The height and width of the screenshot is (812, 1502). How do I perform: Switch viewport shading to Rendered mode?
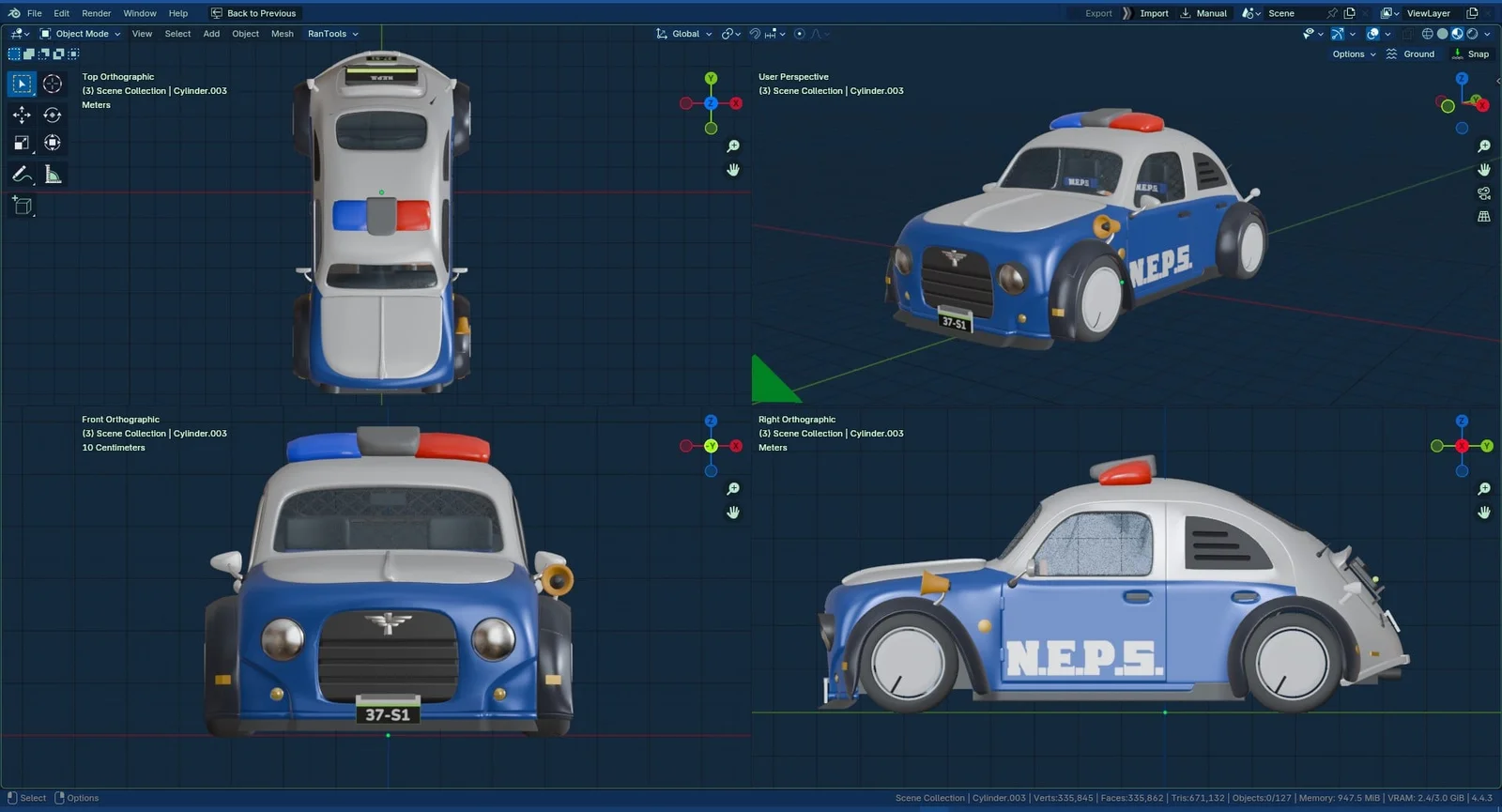tap(1471, 33)
